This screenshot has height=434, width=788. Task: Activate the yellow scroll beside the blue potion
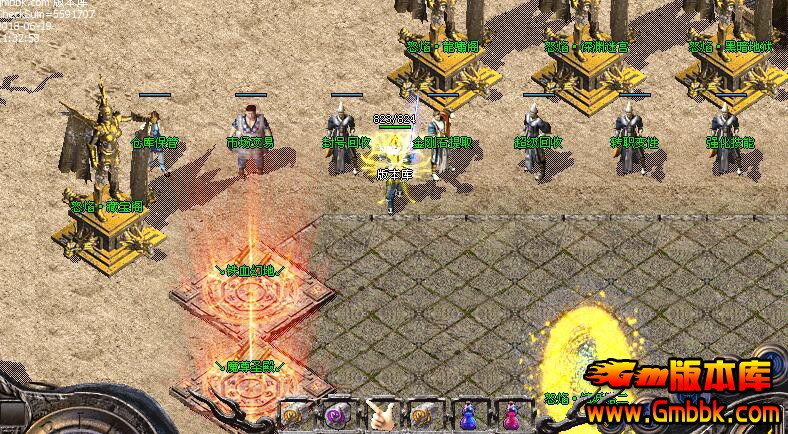(421, 413)
